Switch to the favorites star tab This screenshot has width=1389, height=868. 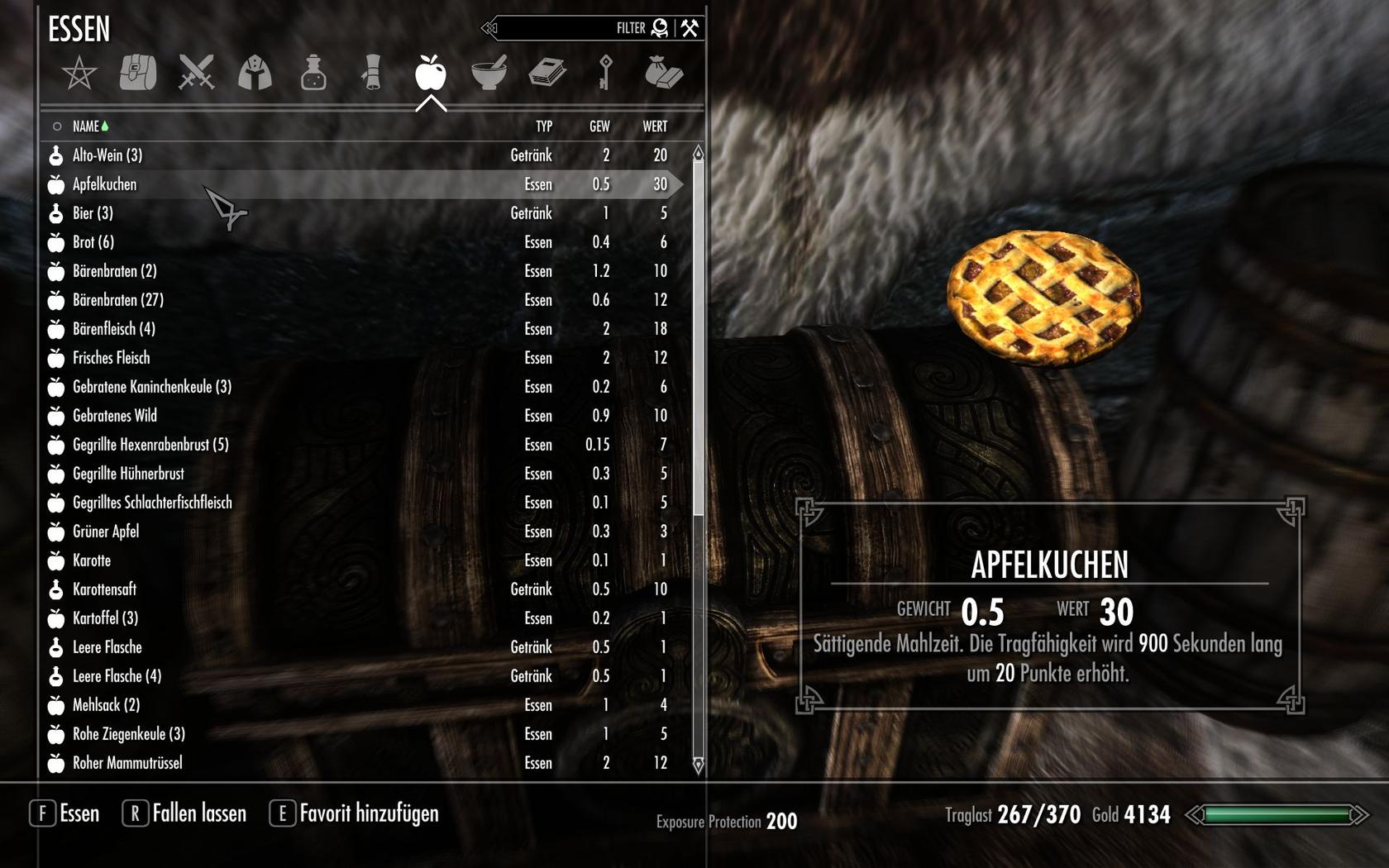tap(79, 74)
